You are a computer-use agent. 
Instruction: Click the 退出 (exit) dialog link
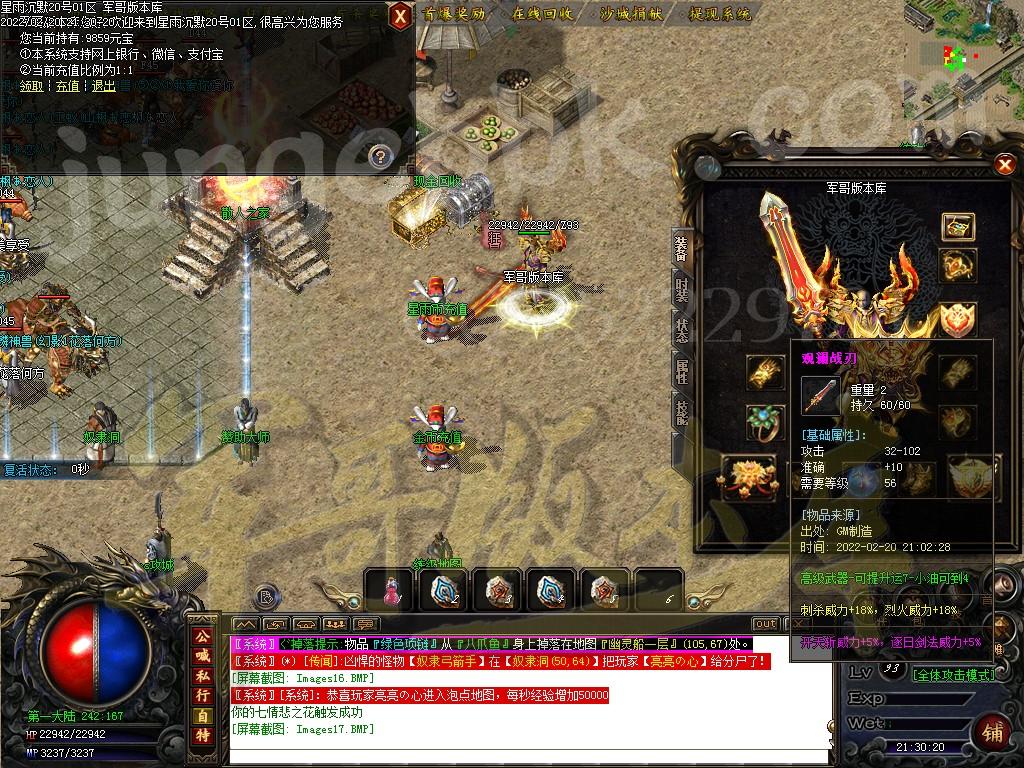pyautogui.click(x=103, y=86)
